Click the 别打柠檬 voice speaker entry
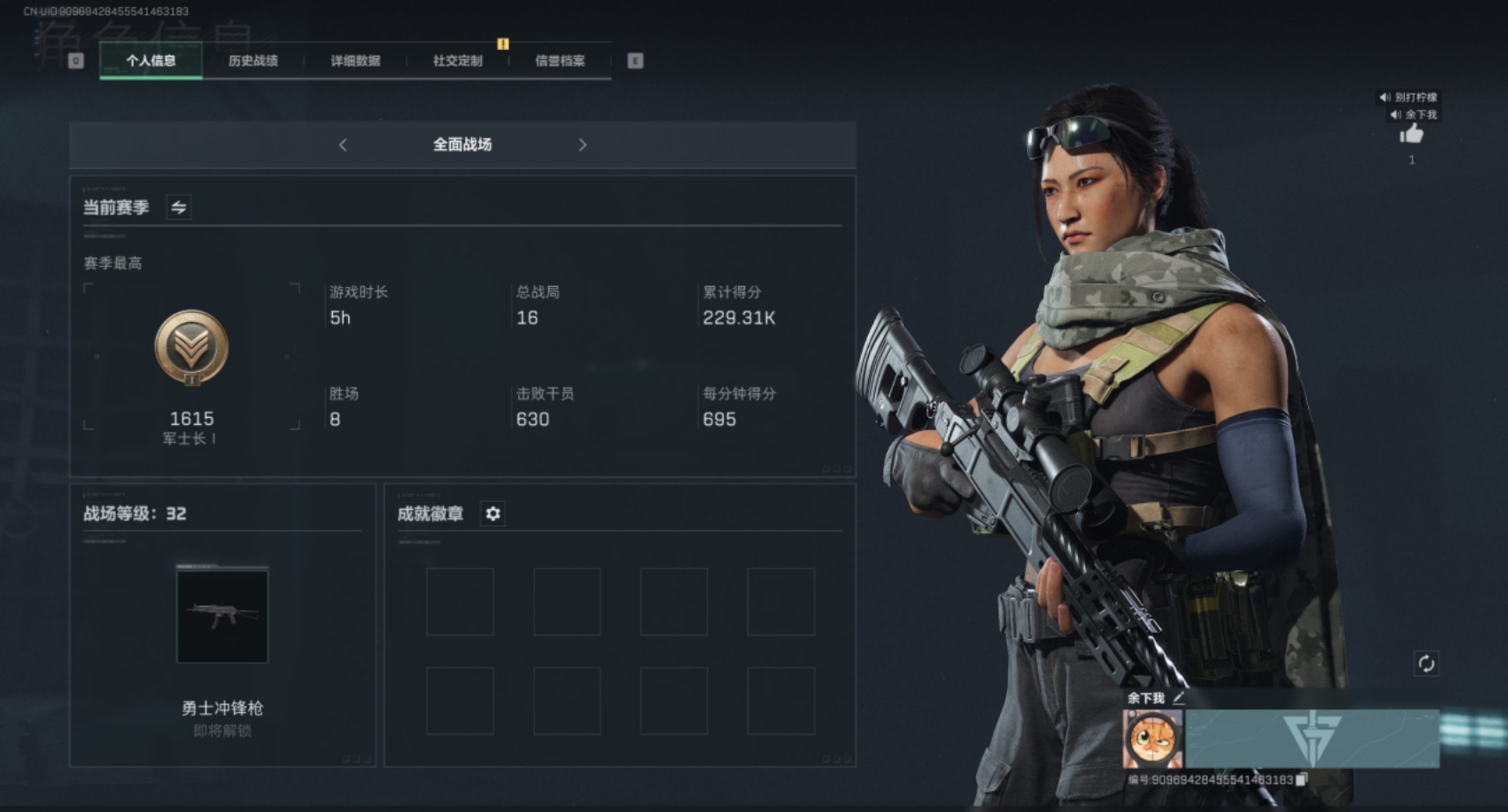The height and width of the screenshot is (812, 1508). pyautogui.click(x=1408, y=97)
